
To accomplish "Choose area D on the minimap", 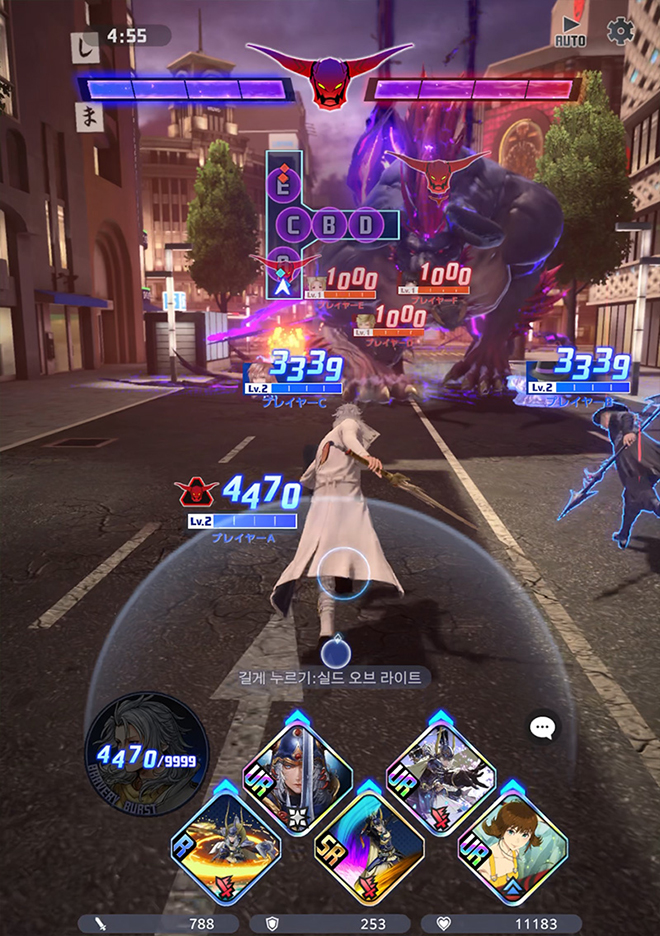I will [x=366, y=225].
